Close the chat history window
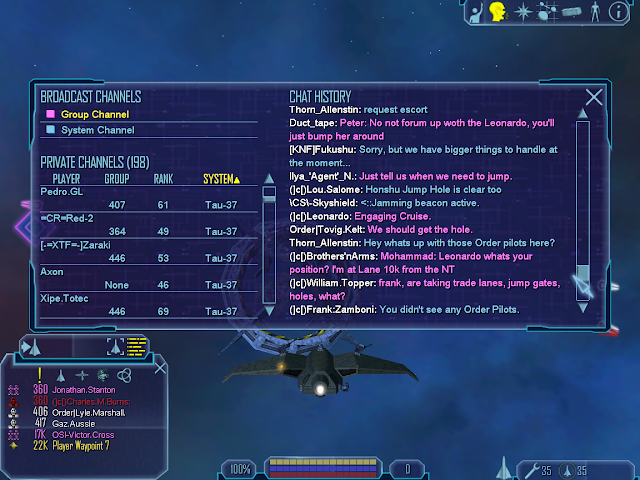Viewport: 640px width, 480px height. pos(594,97)
